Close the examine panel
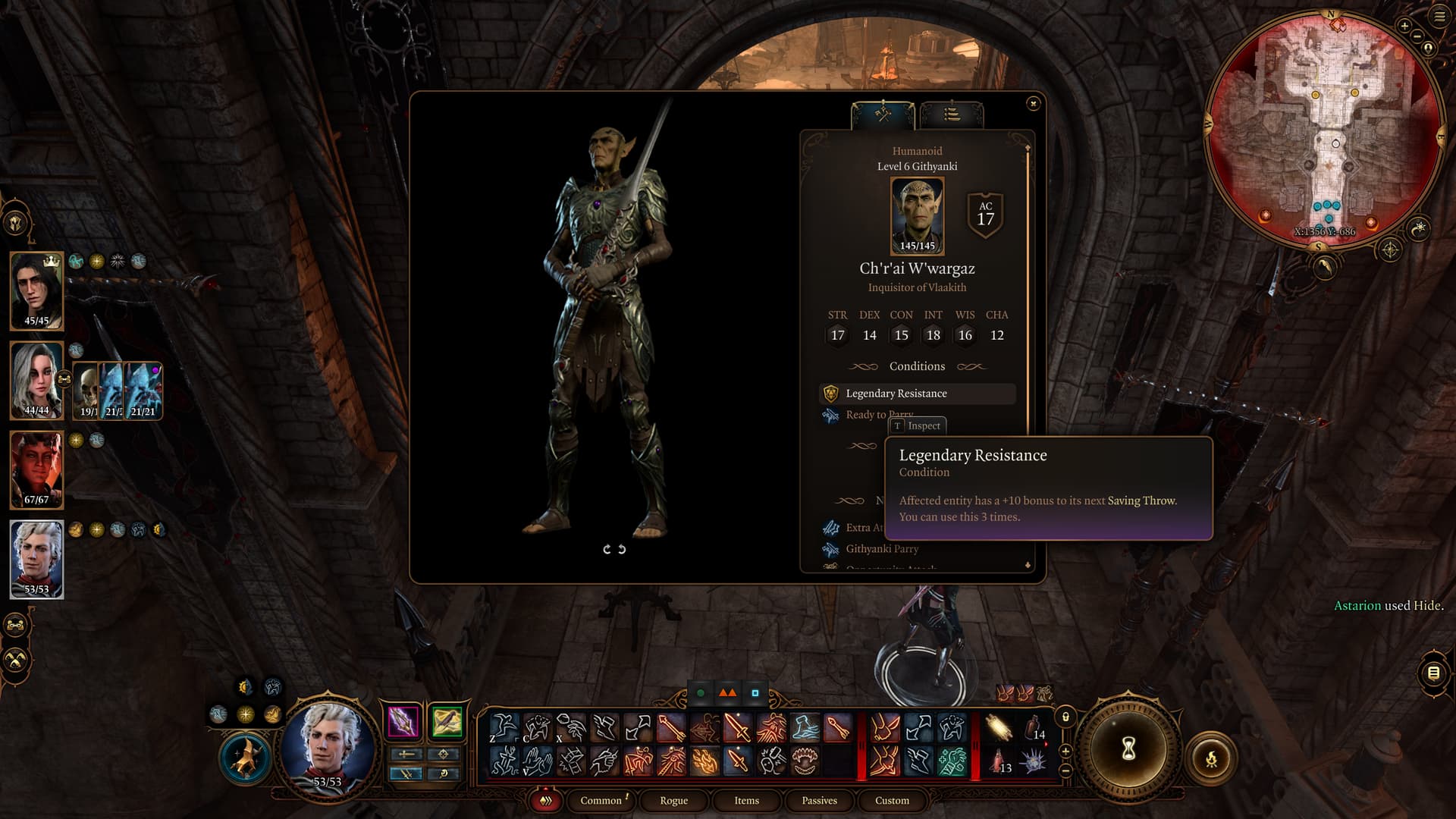 (1033, 103)
